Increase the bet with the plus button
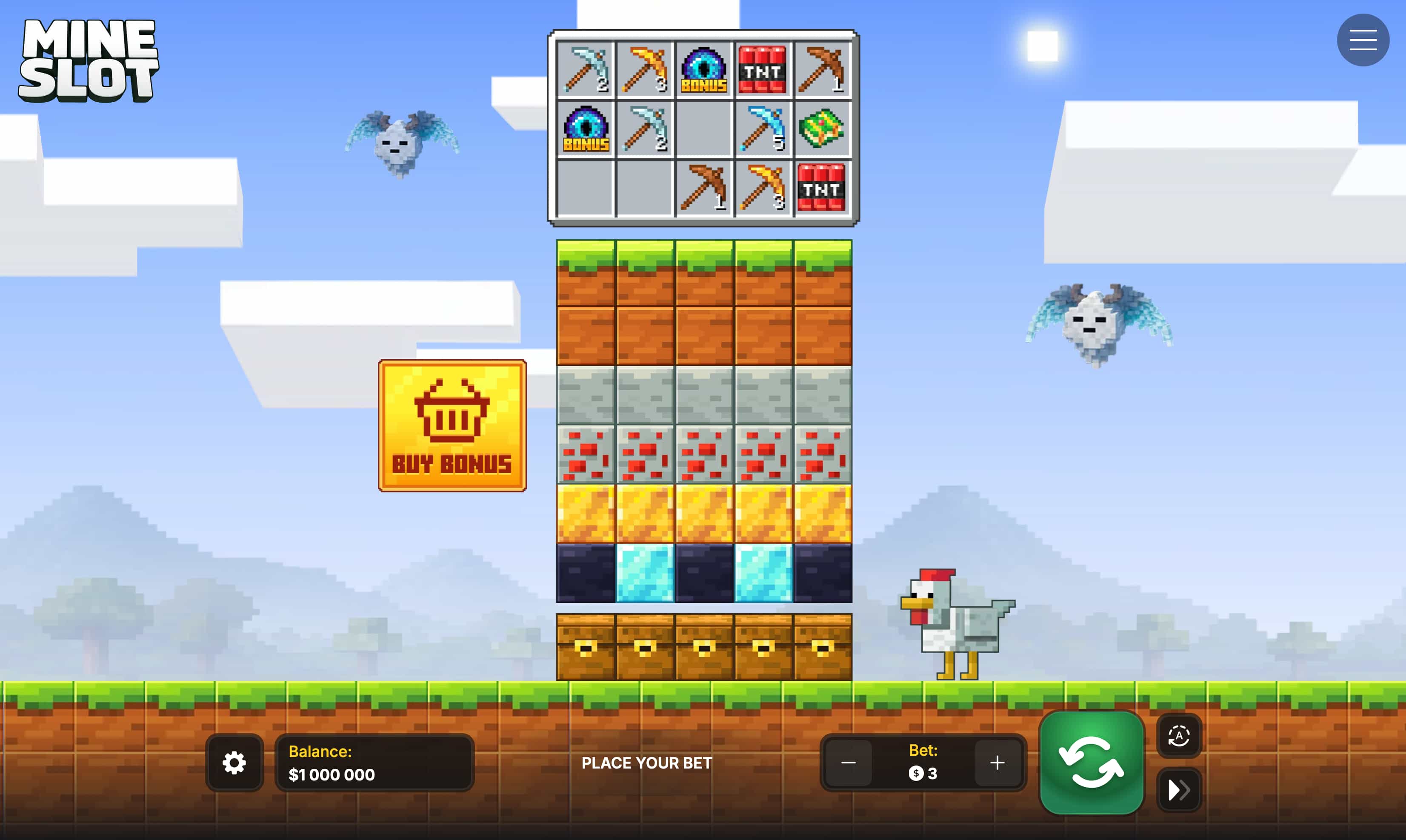The height and width of the screenshot is (840, 1406). tap(997, 763)
